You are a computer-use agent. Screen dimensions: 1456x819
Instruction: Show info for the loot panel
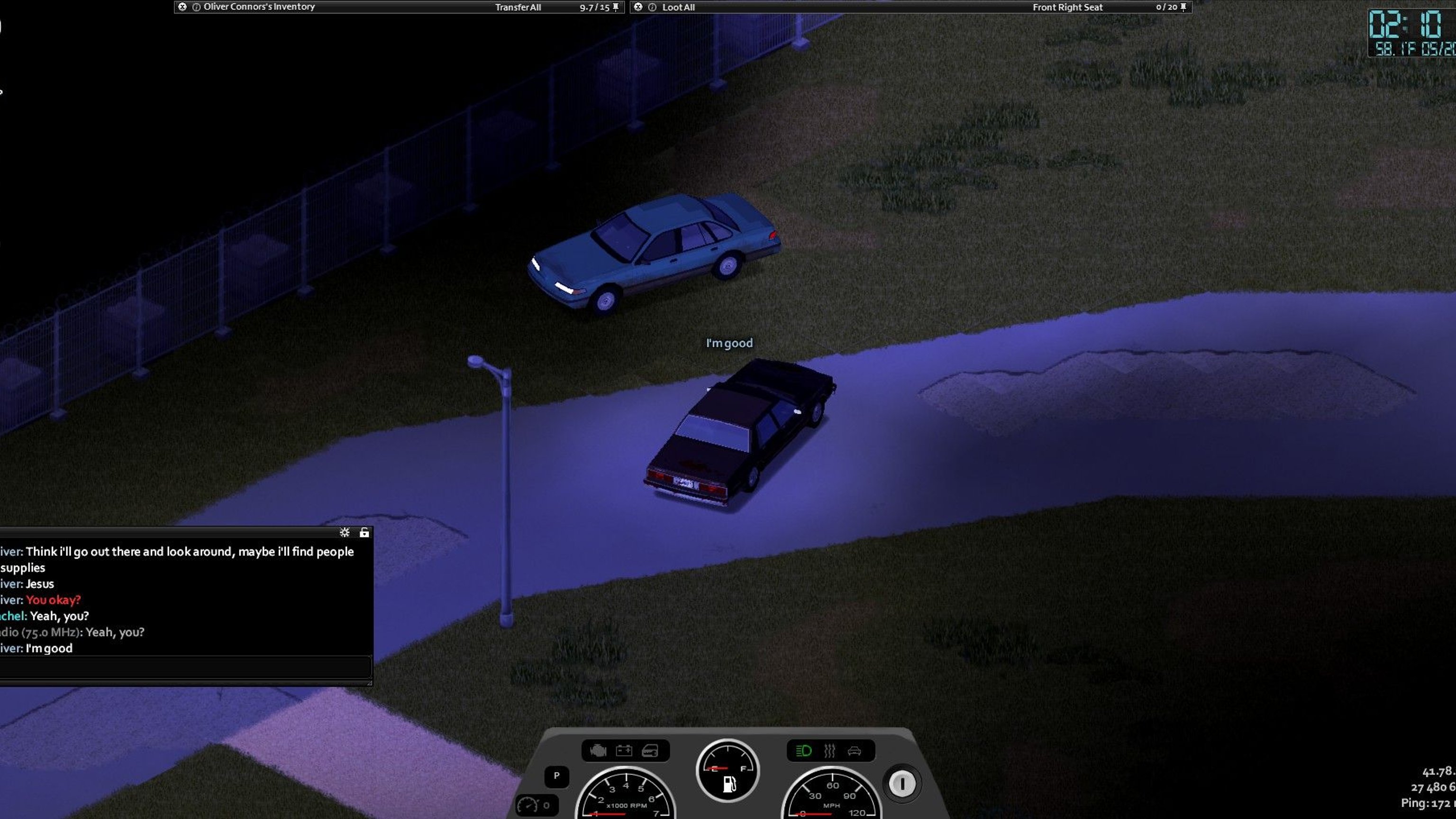coord(652,8)
